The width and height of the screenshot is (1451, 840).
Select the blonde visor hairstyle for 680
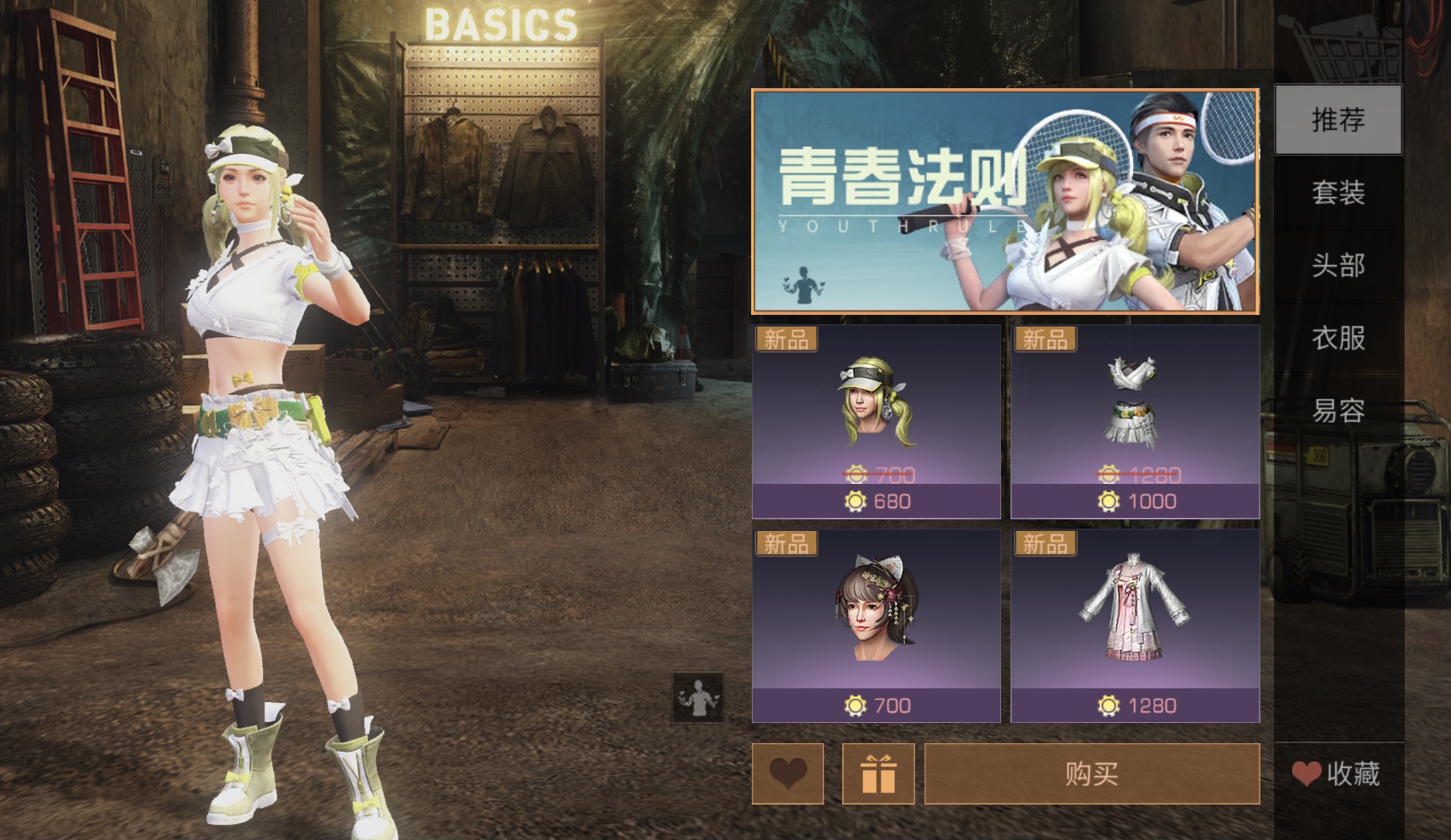click(876, 421)
